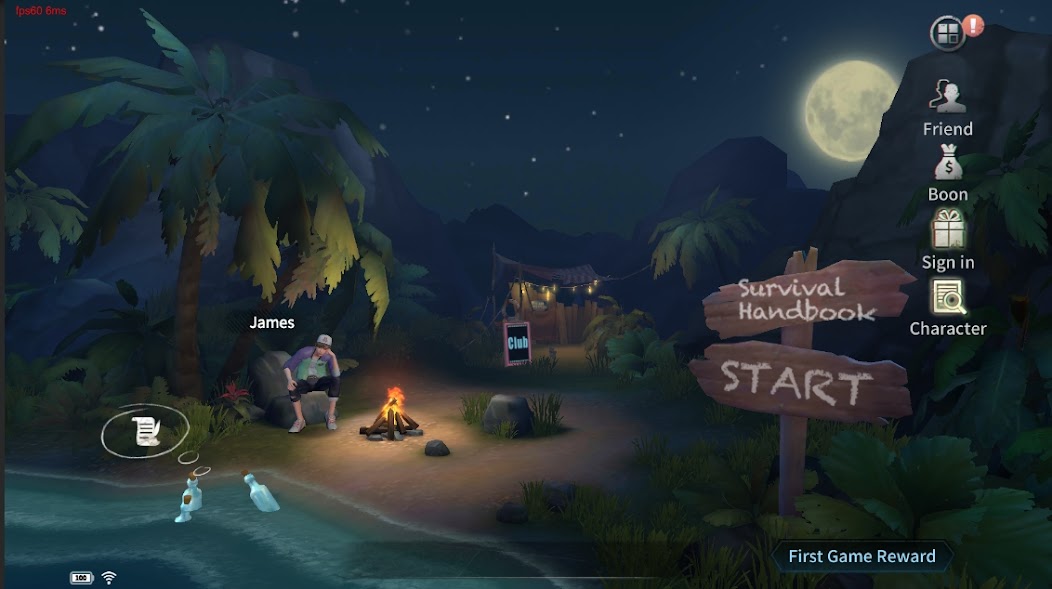Enter the Club signboard
Viewport: 1052px width, 589px height.
coord(517,343)
